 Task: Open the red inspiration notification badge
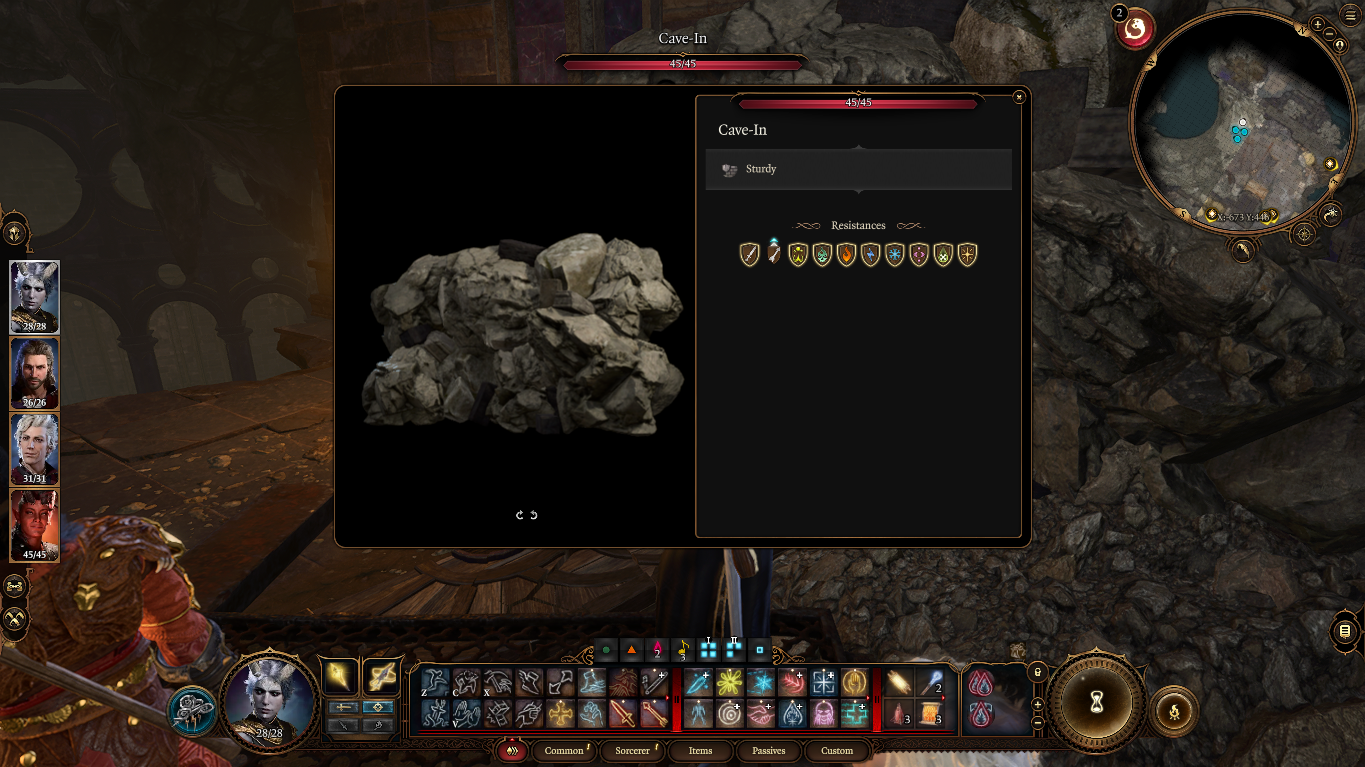click(1134, 29)
